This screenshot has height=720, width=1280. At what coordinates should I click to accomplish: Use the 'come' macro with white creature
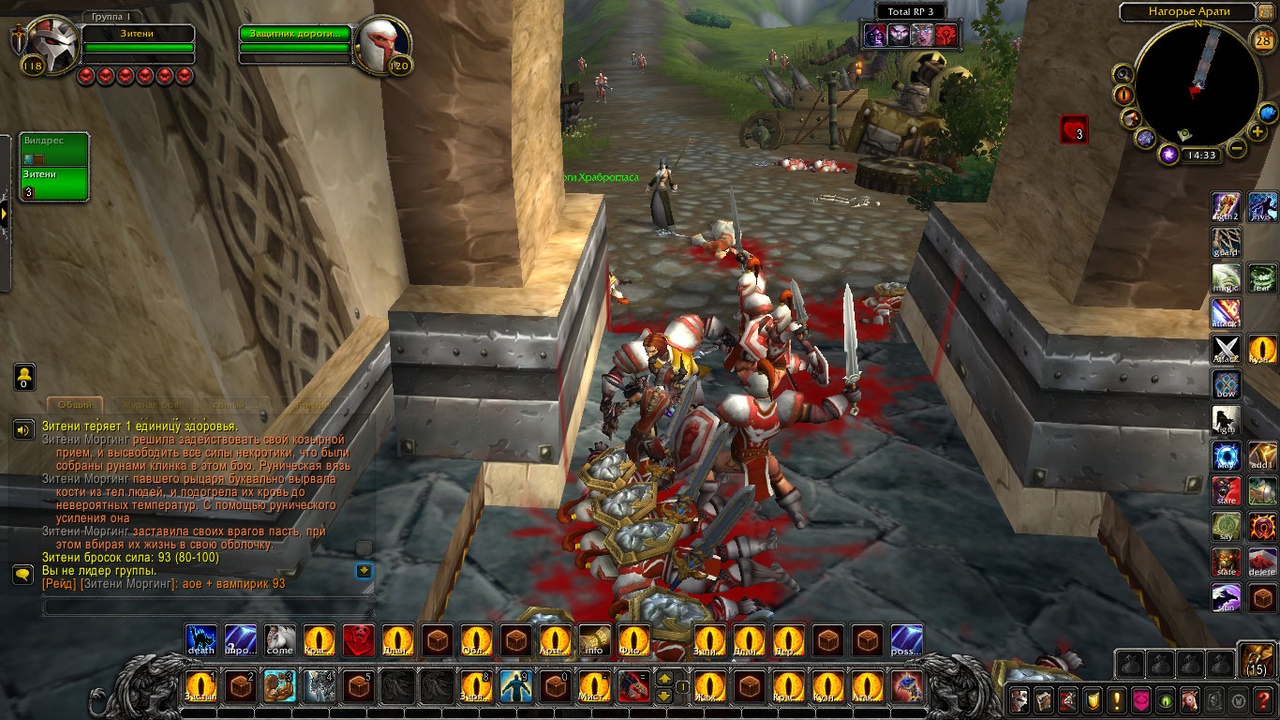(280, 640)
